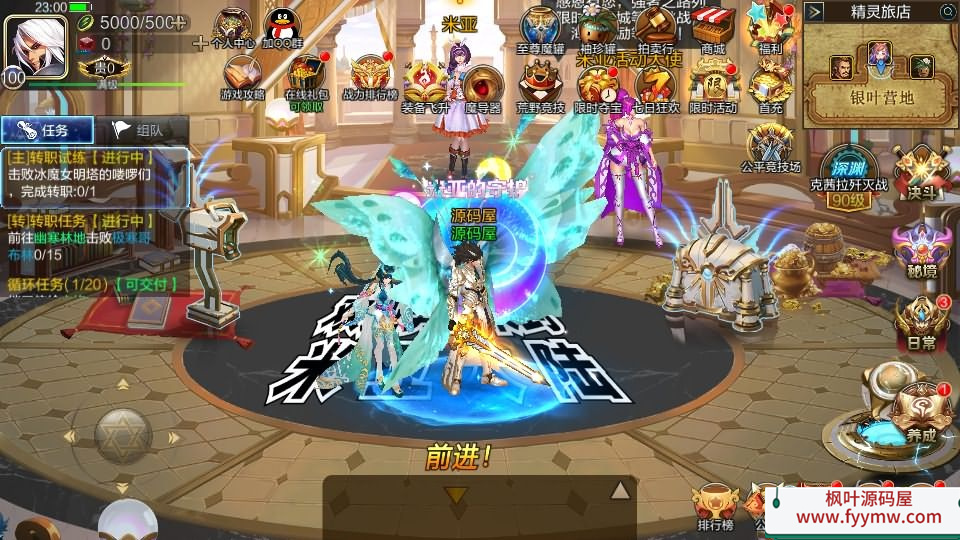The image size is (960, 540).
Task: Open the 个人中心 personal center icon
Action: (233, 27)
